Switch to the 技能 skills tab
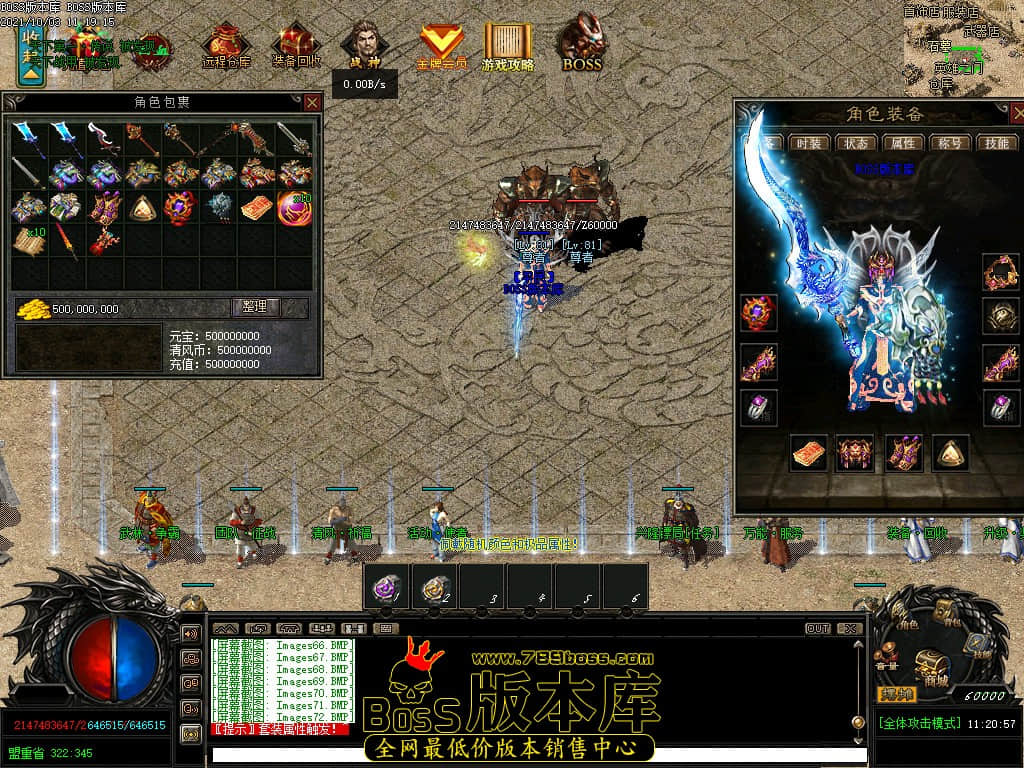This screenshot has width=1024, height=768. click(997, 143)
